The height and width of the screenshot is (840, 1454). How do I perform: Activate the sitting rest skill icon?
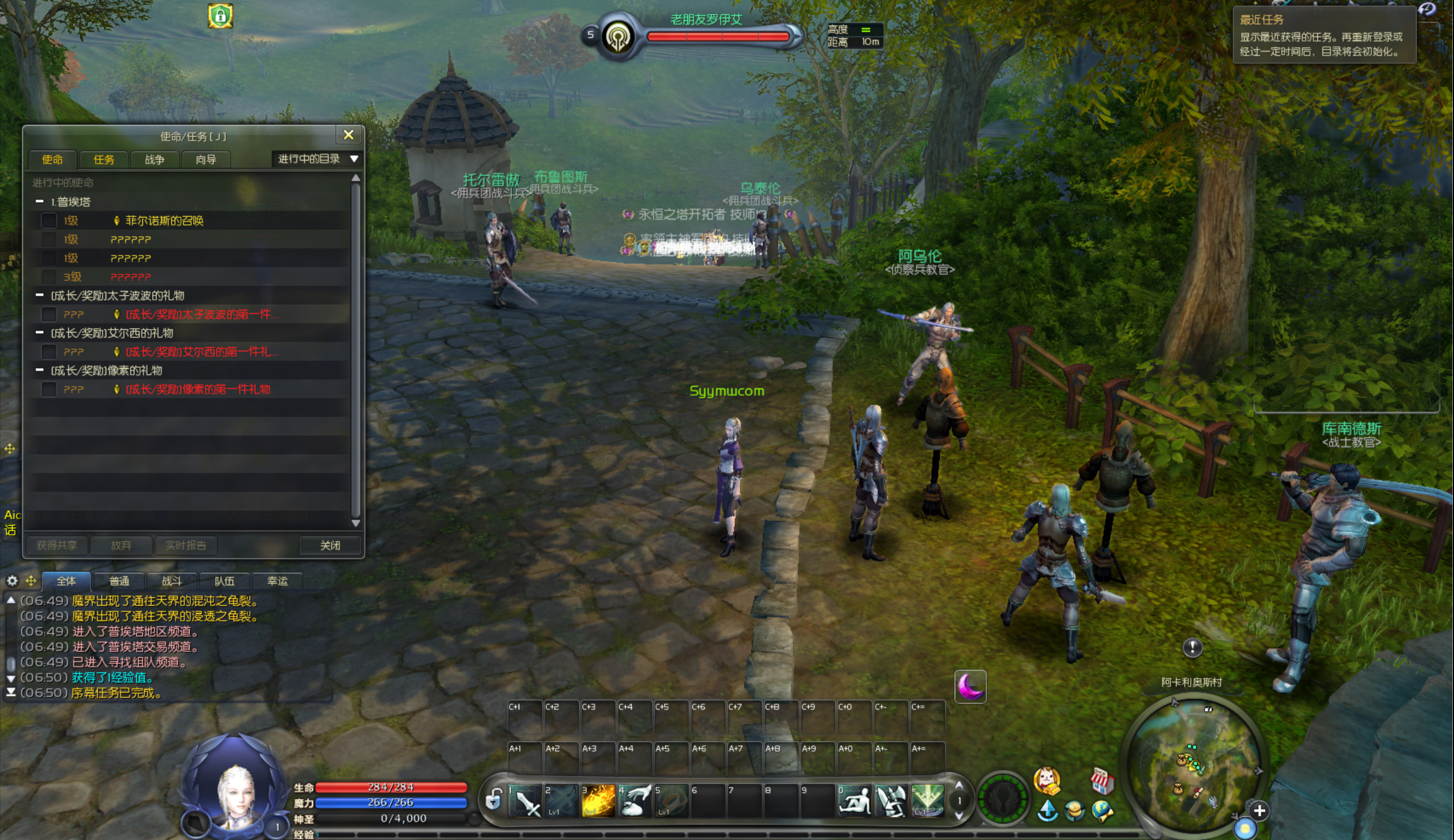click(x=854, y=801)
